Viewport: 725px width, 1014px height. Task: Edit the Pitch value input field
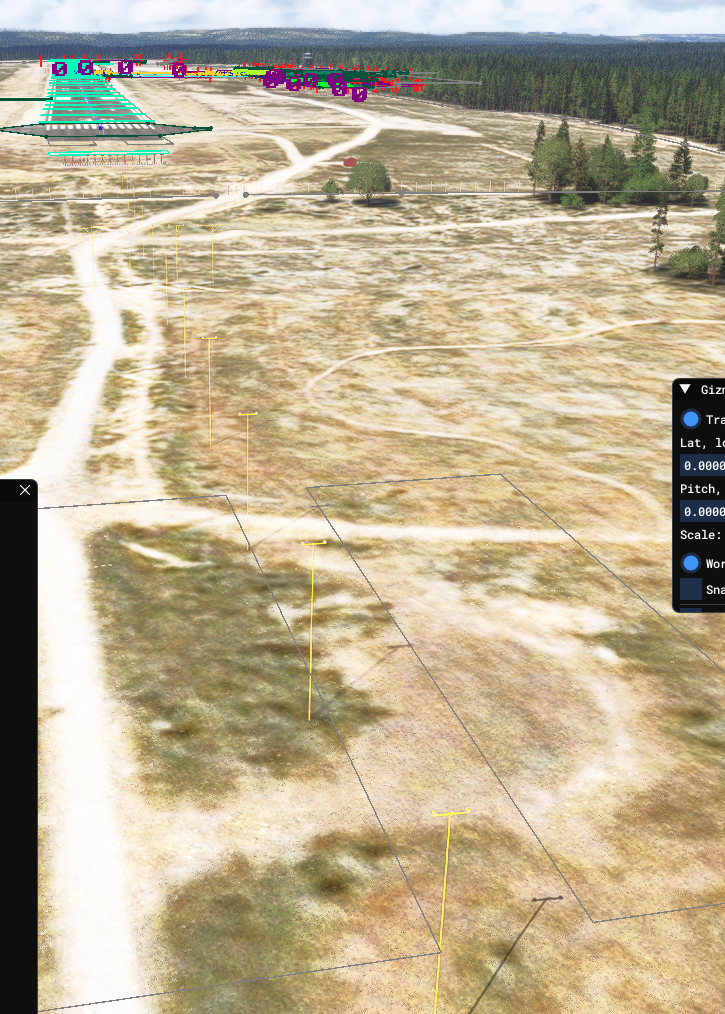(x=703, y=512)
